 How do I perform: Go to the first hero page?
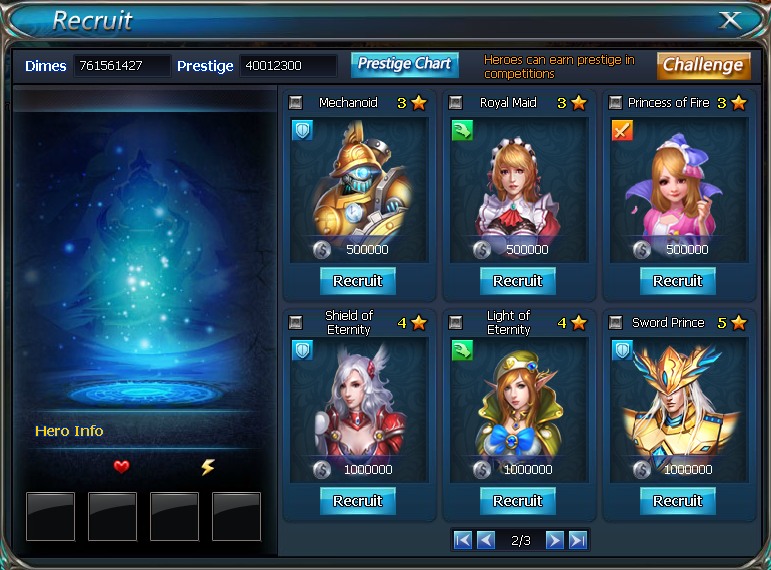(462, 540)
